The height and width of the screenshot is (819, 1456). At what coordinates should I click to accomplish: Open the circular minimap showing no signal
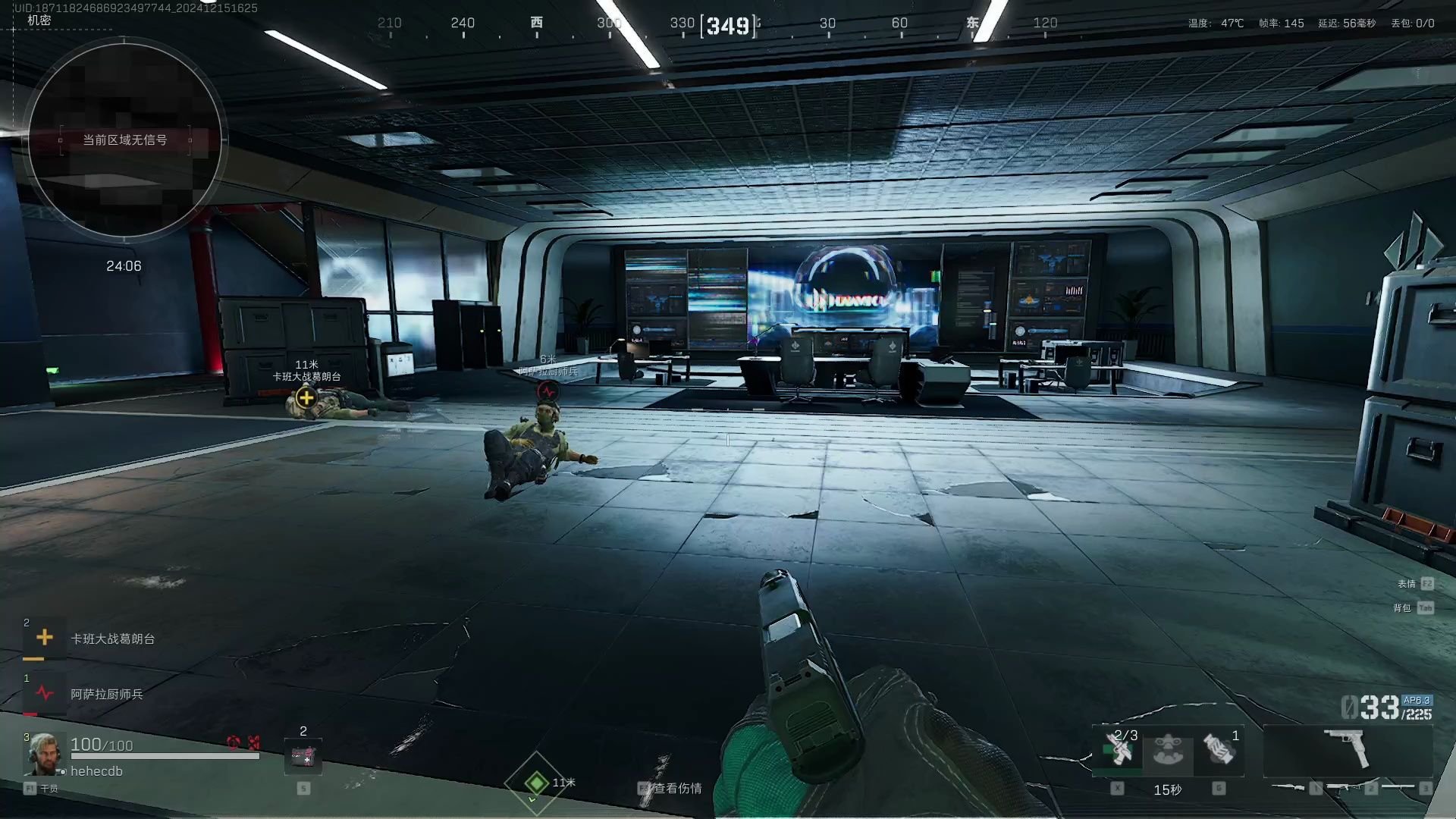pos(124,140)
